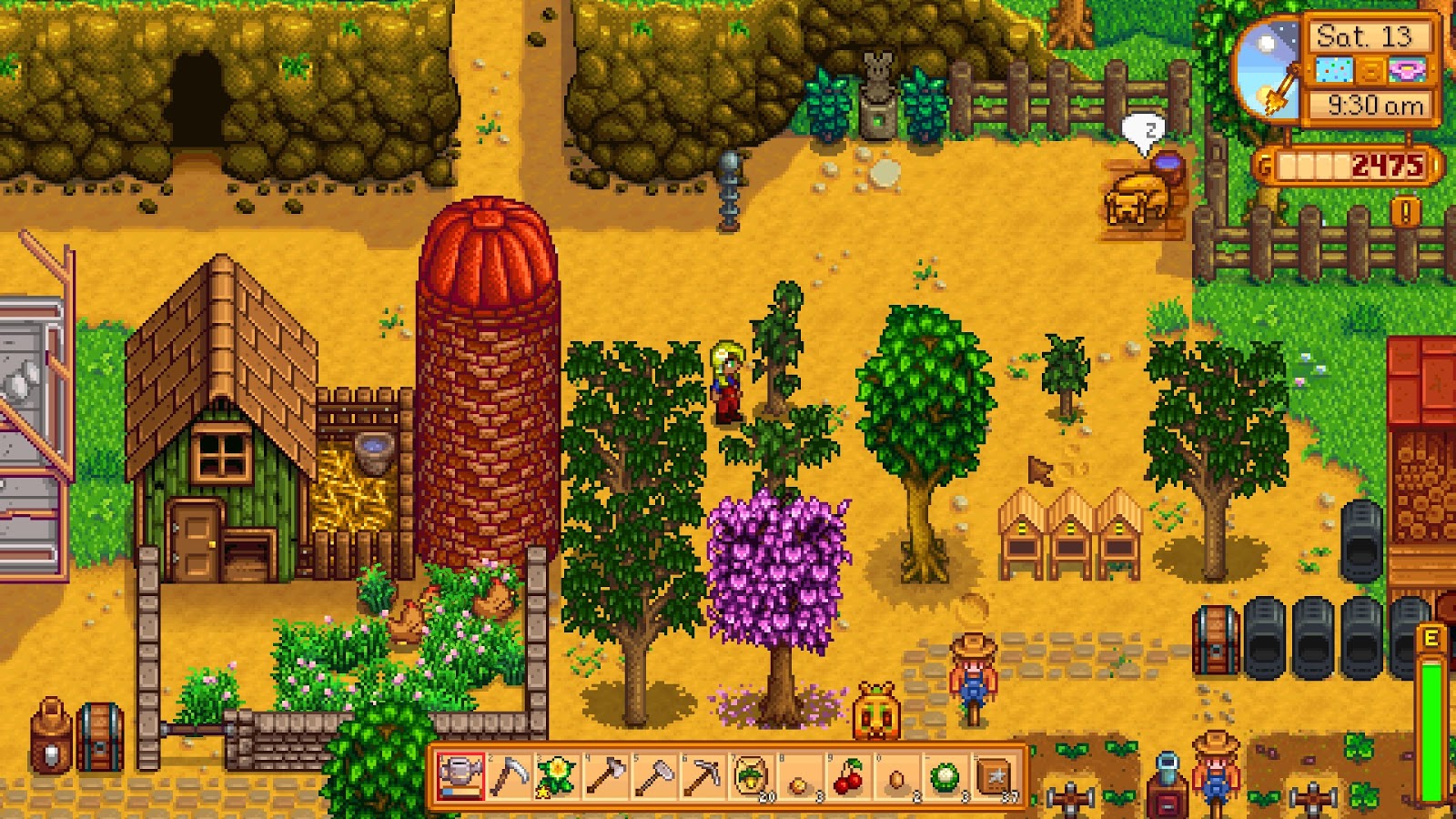This screenshot has height=819, width=1456.
Task: Select the yellow flower in hotbar slot 3
Action: click(x=556, y=774)
